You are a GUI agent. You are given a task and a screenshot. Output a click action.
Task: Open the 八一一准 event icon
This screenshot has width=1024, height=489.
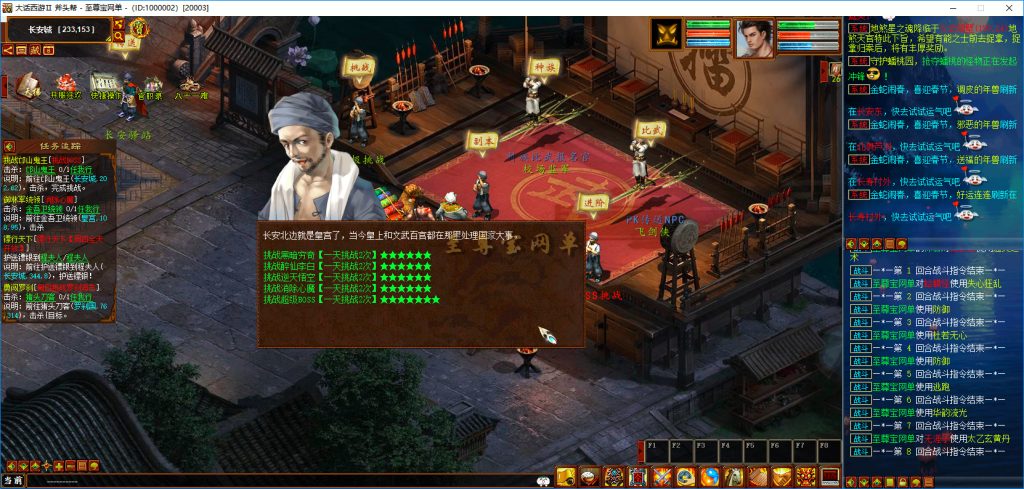[190, 84]
